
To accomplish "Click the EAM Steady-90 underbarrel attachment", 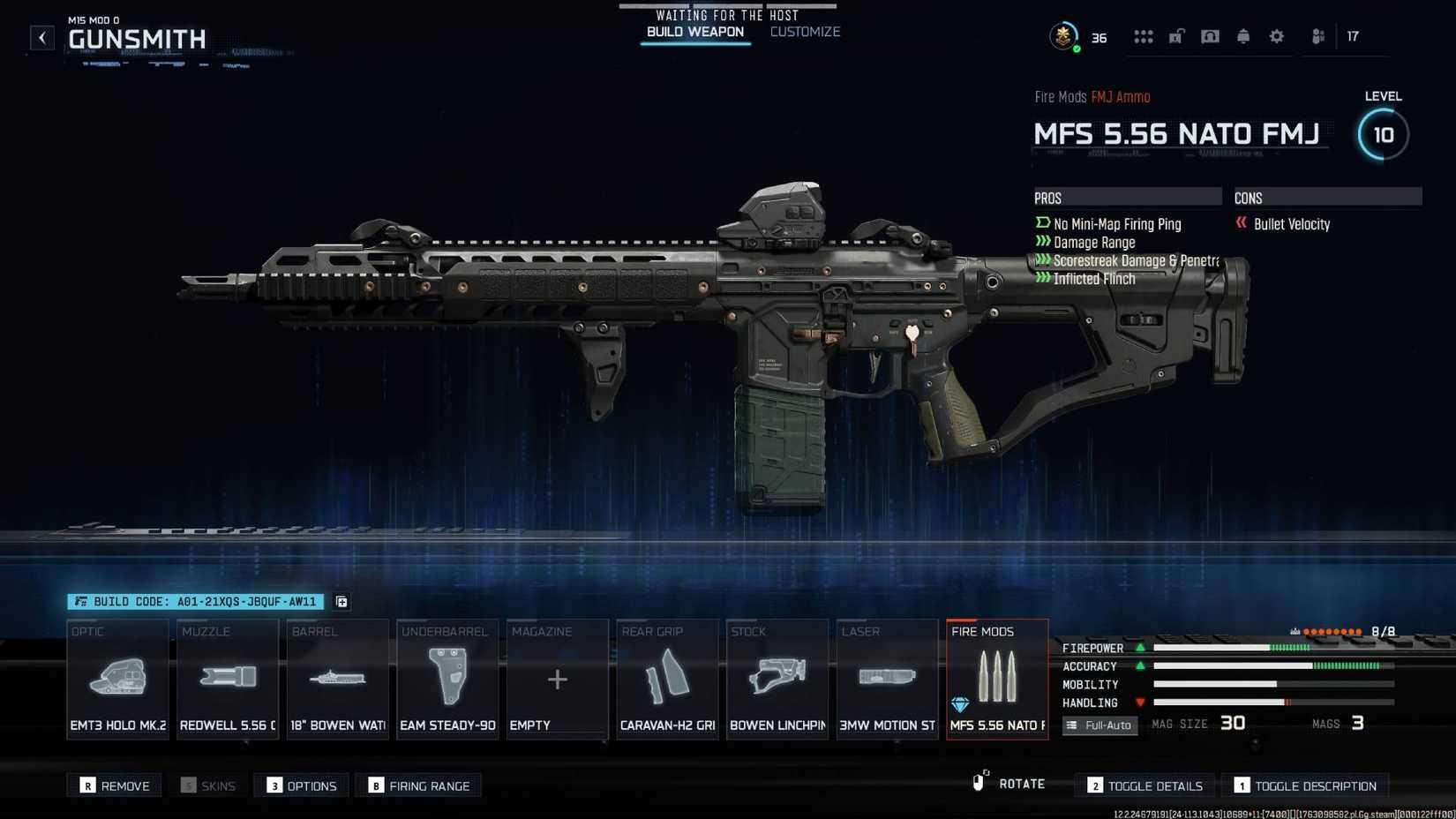I will click(x=447, y=678).
